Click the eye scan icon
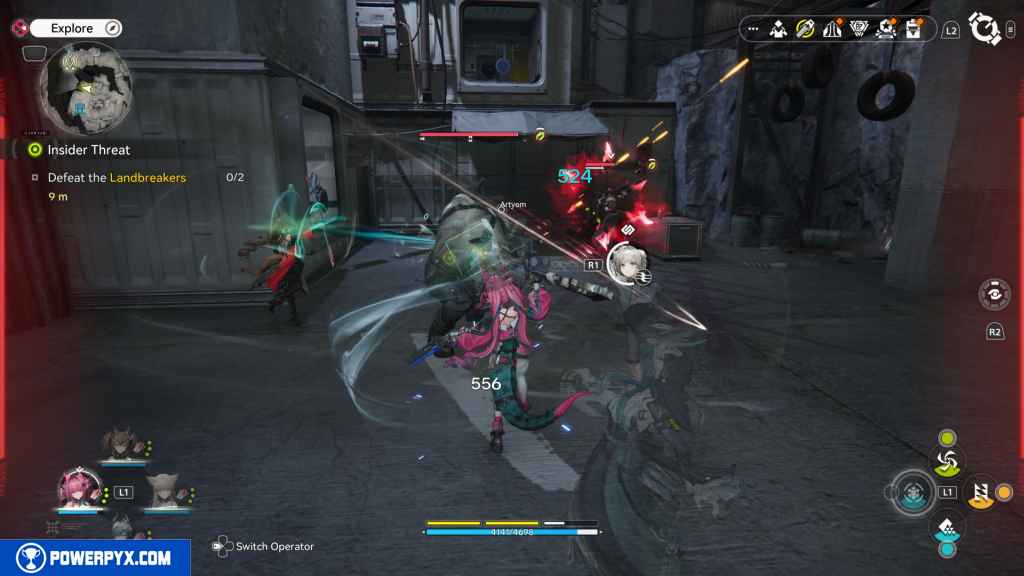 click(x=994, y=295)
